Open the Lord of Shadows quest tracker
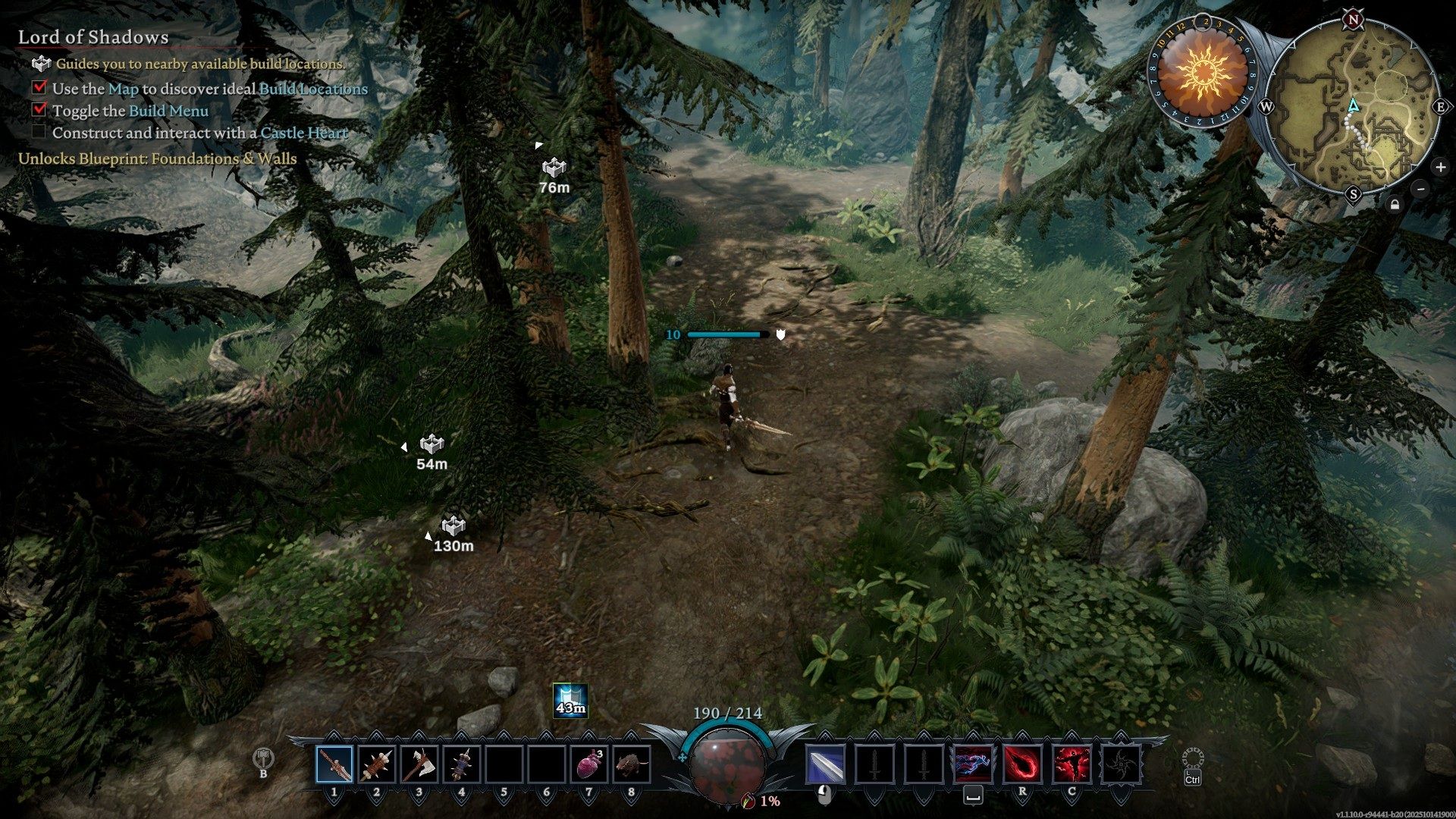The image size is (1456, 819). (x=93, y=37)
